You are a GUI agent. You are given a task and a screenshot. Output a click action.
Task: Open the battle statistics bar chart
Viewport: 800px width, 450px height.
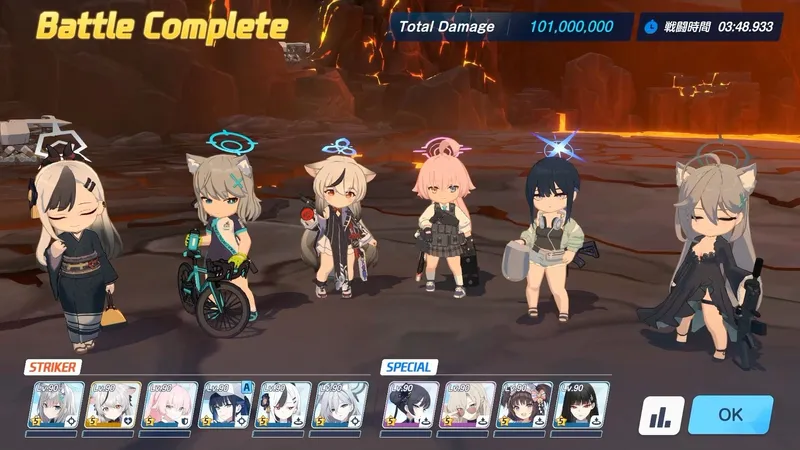click(661, 415)
